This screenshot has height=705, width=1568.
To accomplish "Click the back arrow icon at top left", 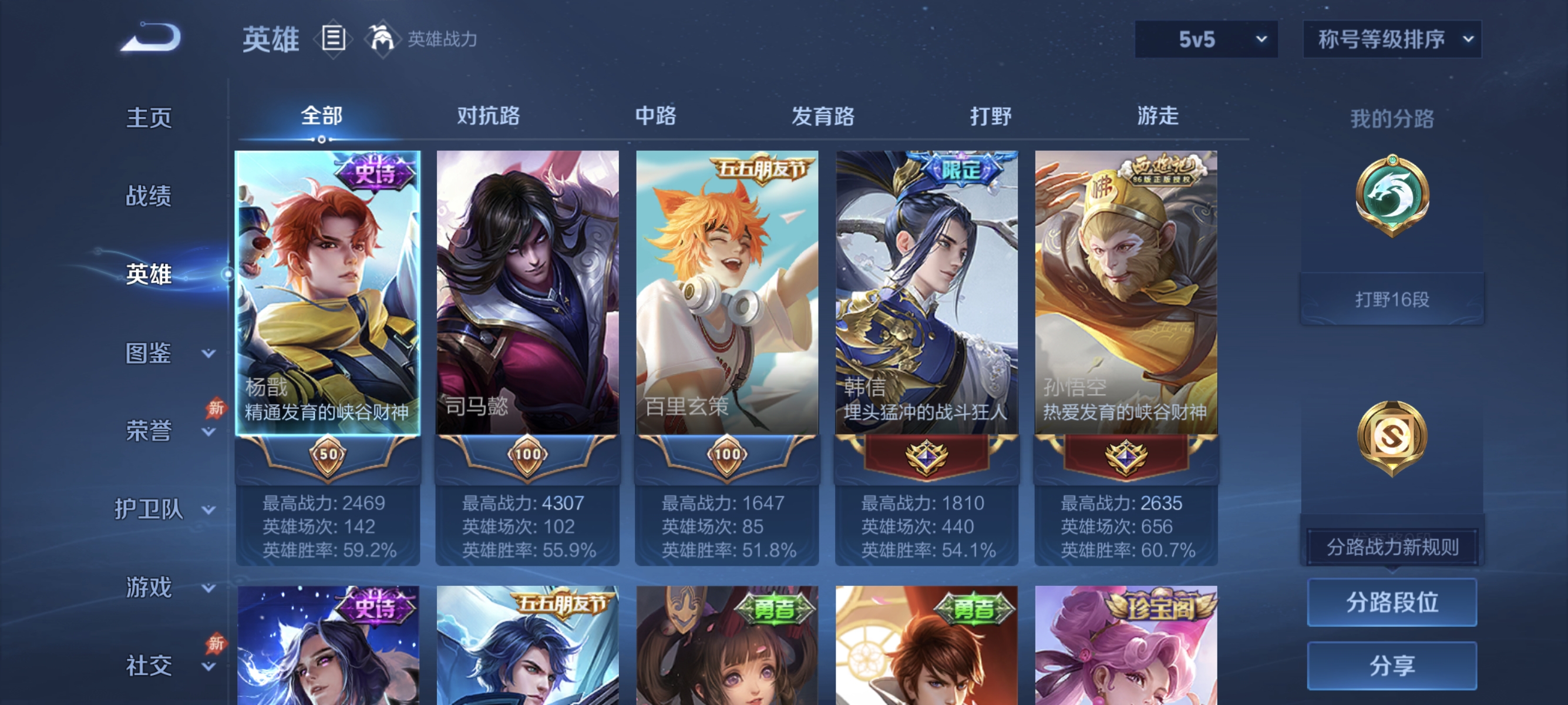I will coord(148,38).
